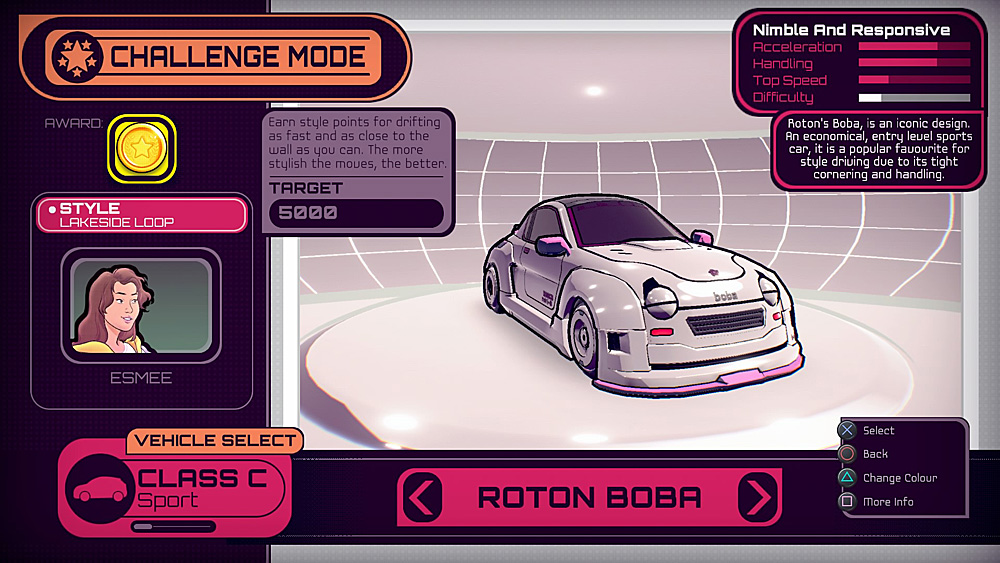Click the gold star award medal
The image size is (1000, 563).
141,150
